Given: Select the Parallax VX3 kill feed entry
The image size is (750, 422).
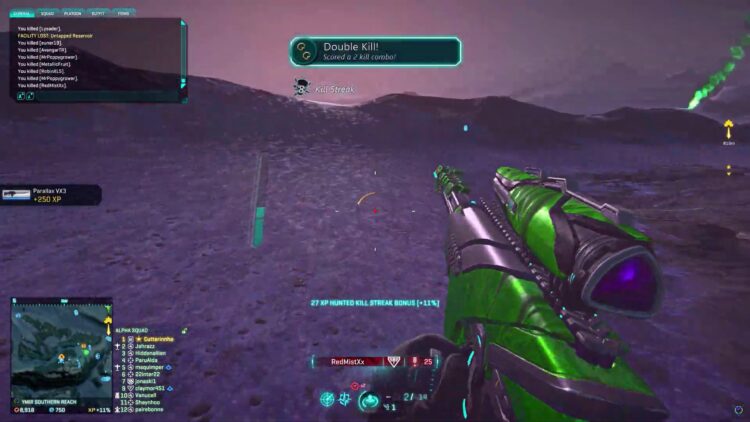Looking at the screenshot, I should [x=50, y=194].
